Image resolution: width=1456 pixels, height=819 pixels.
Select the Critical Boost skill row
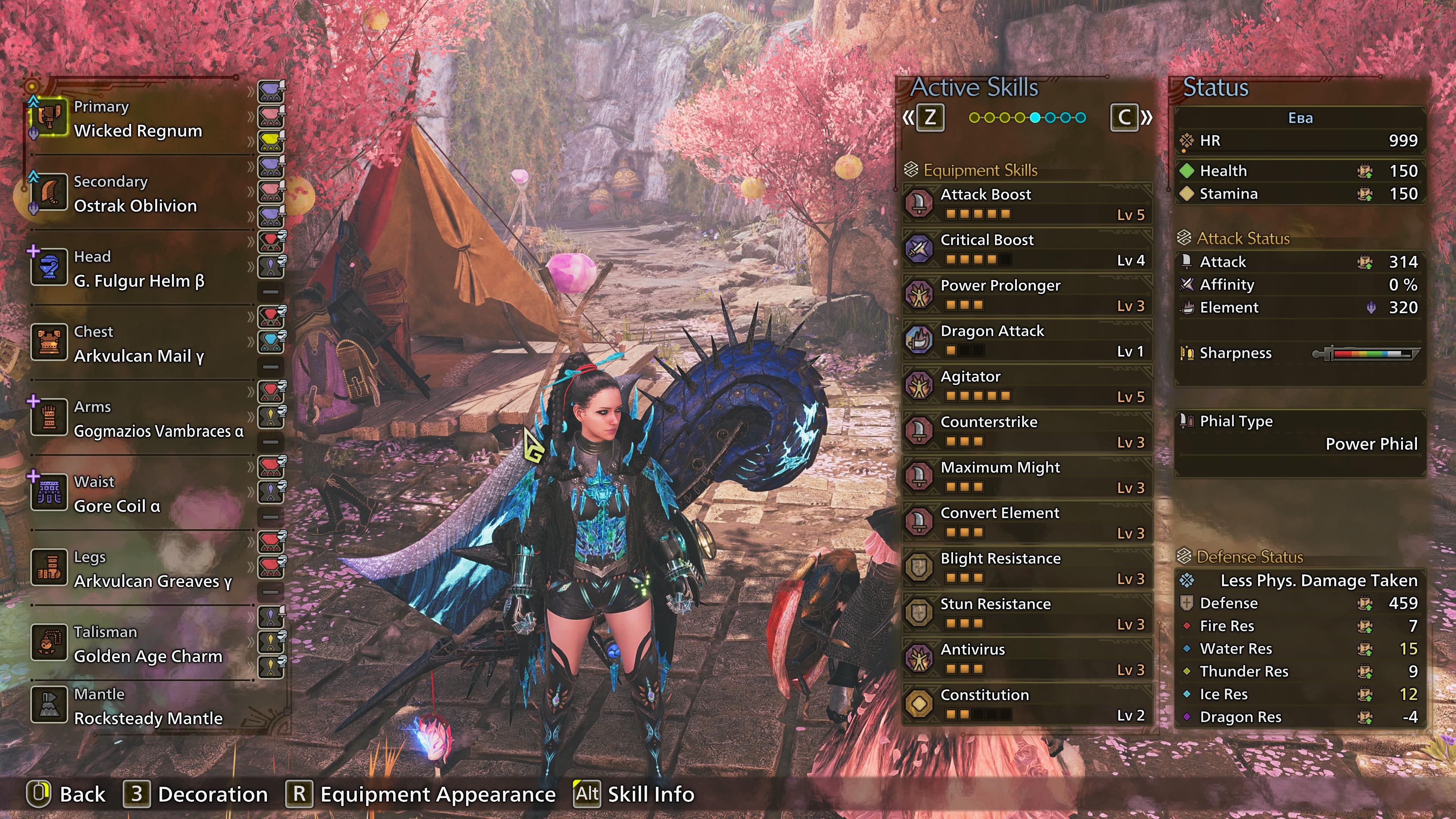[1027, 249]
